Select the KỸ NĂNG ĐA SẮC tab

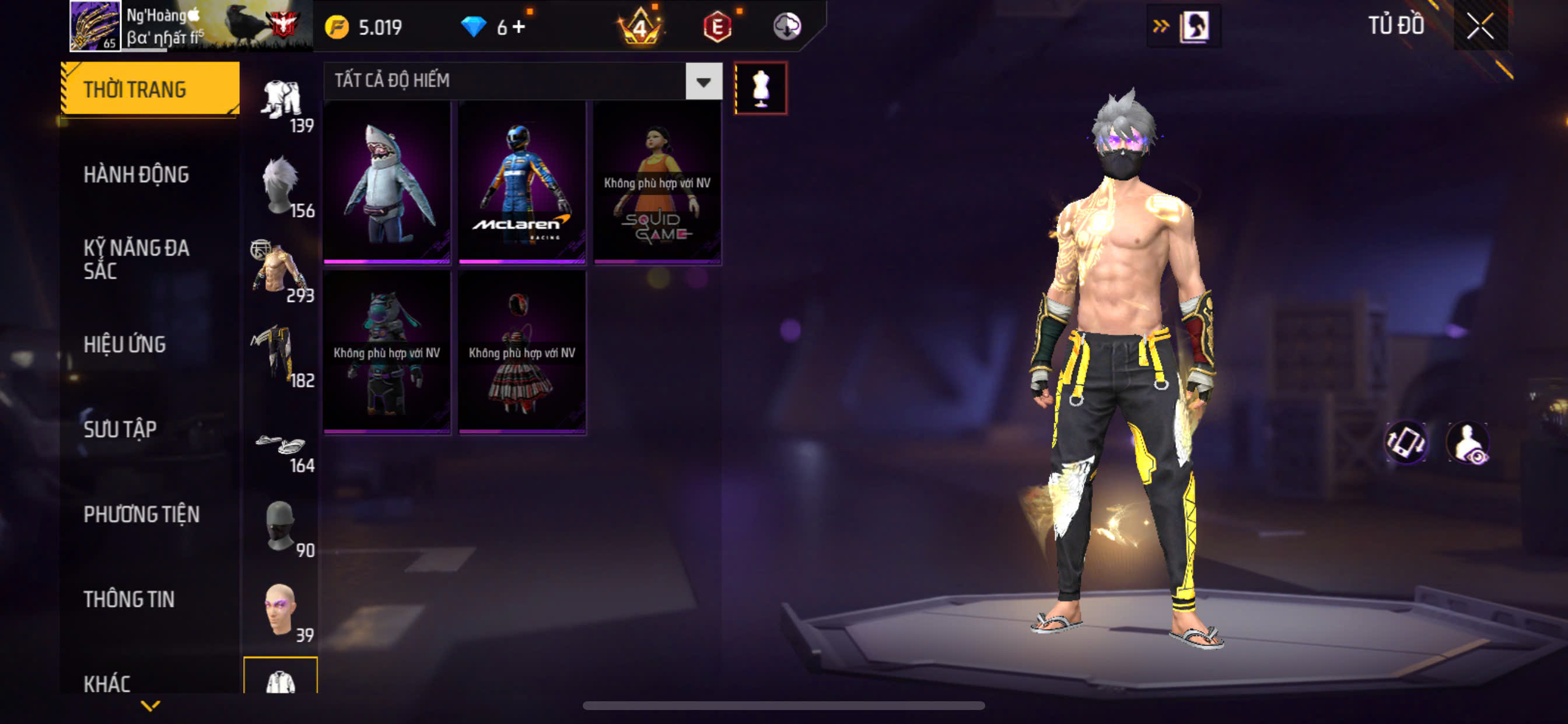point(136,259)
